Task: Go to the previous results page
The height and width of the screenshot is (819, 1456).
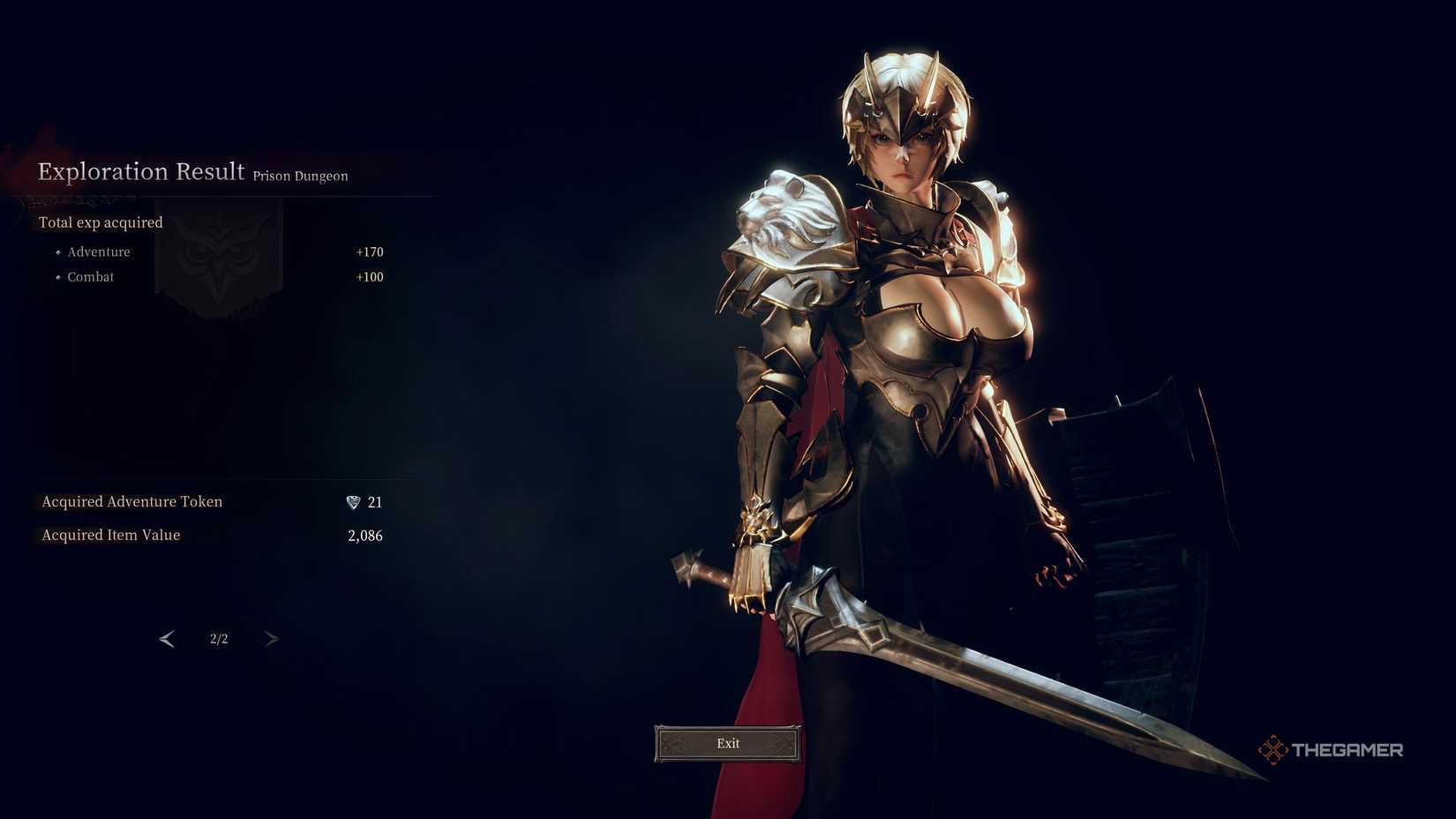Action: coord(167,639)
